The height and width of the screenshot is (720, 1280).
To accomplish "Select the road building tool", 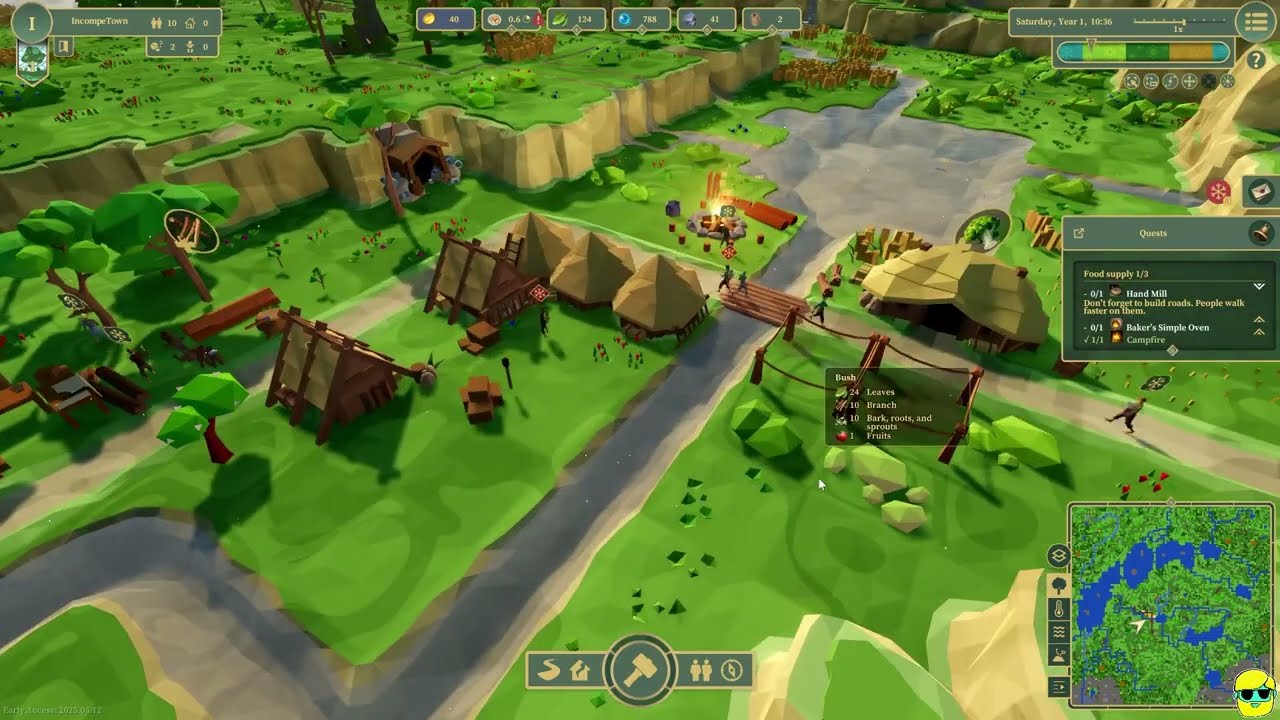I will coord(549,670).
